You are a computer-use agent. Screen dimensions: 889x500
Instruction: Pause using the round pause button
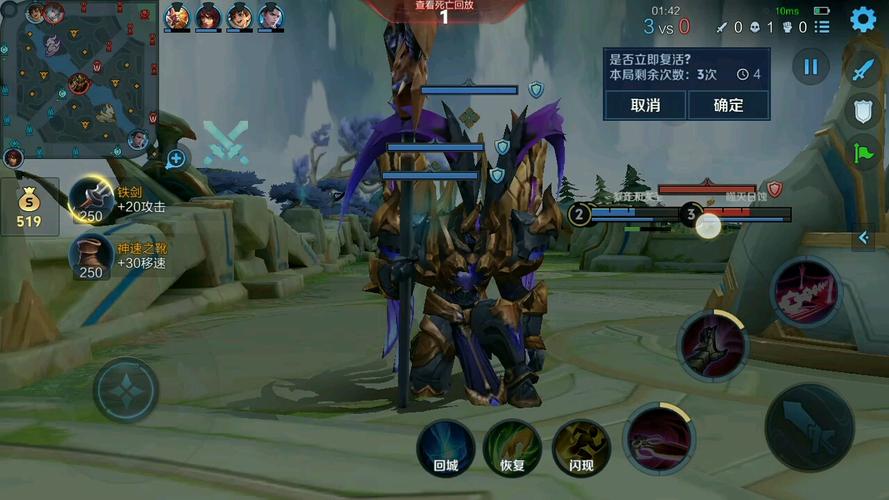[811, 67]
